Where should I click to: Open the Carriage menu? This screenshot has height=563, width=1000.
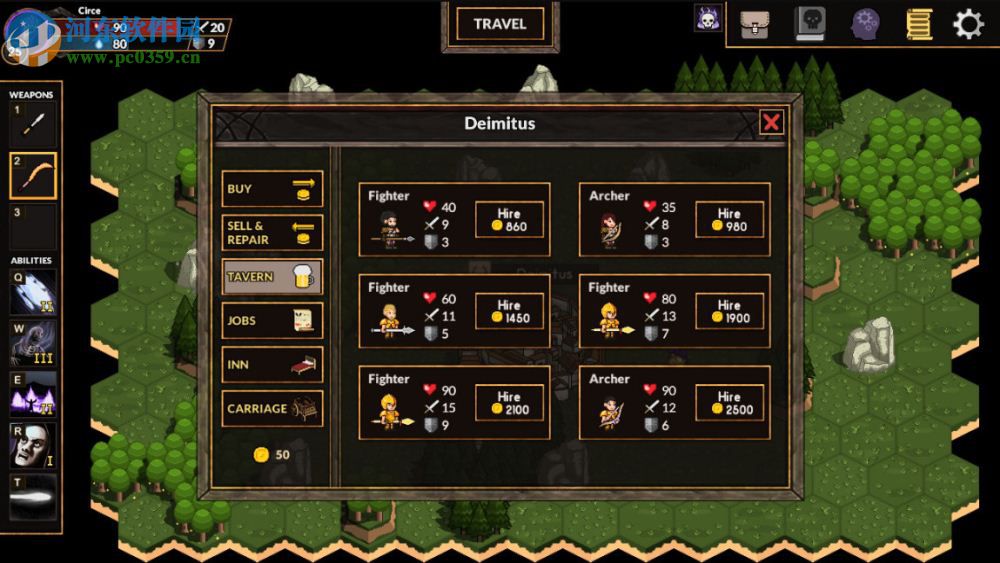pyautogui.click(x=272, y=409)
